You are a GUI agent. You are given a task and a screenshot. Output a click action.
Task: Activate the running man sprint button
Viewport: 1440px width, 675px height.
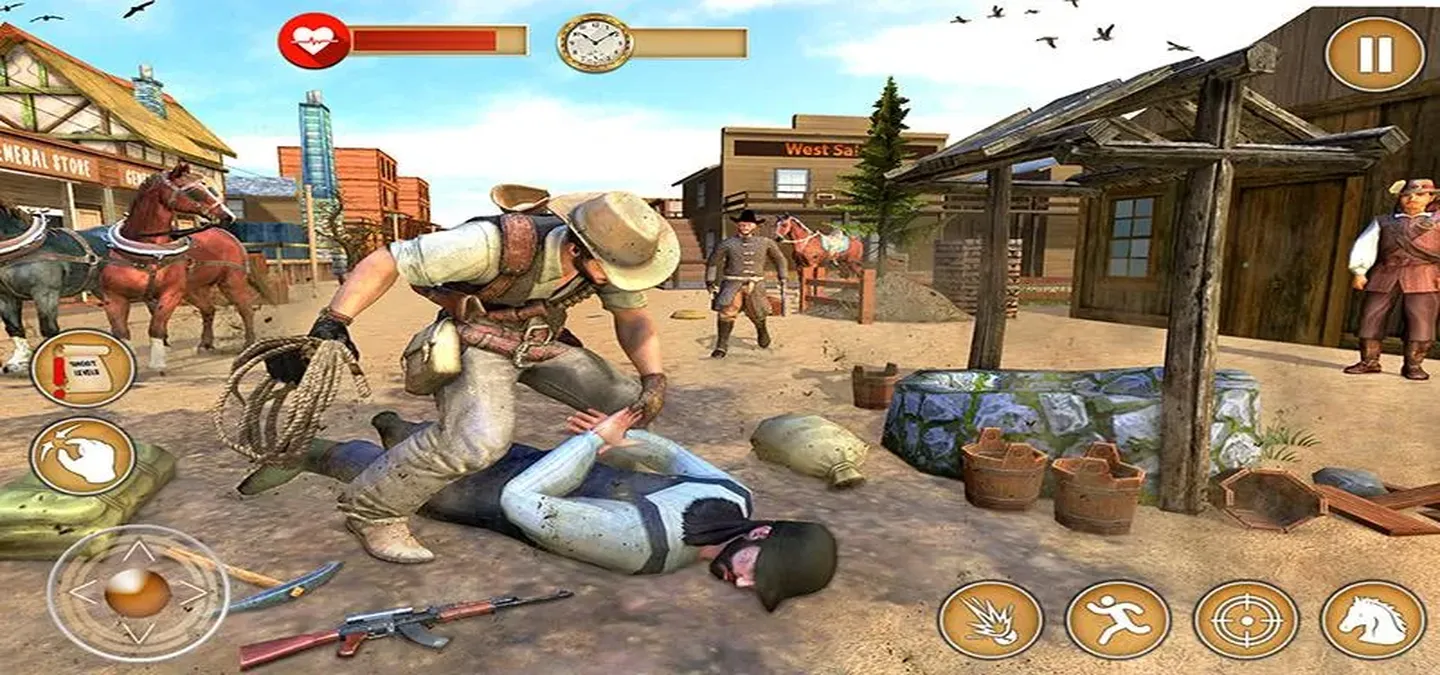pos(1117,619)
